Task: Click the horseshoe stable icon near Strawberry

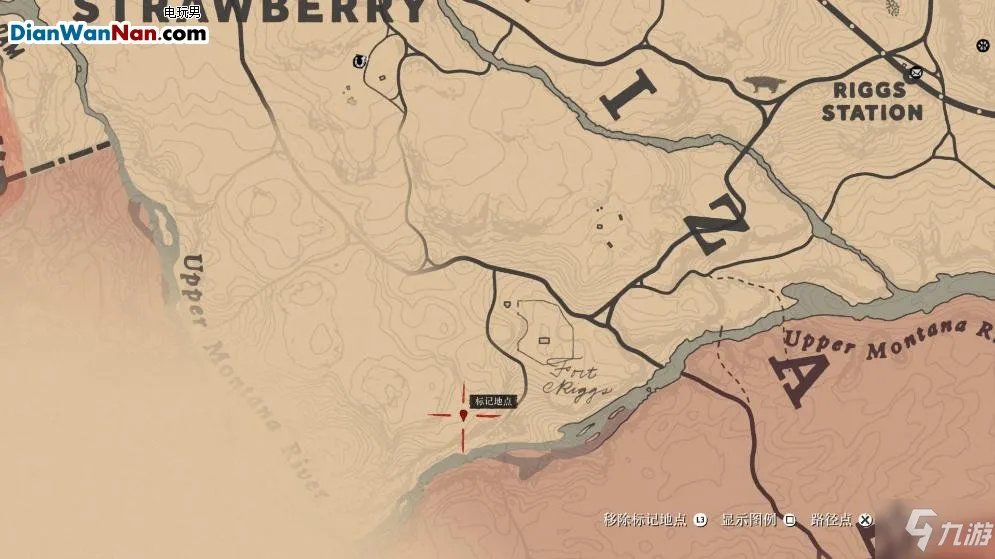Action: point(357,62)
